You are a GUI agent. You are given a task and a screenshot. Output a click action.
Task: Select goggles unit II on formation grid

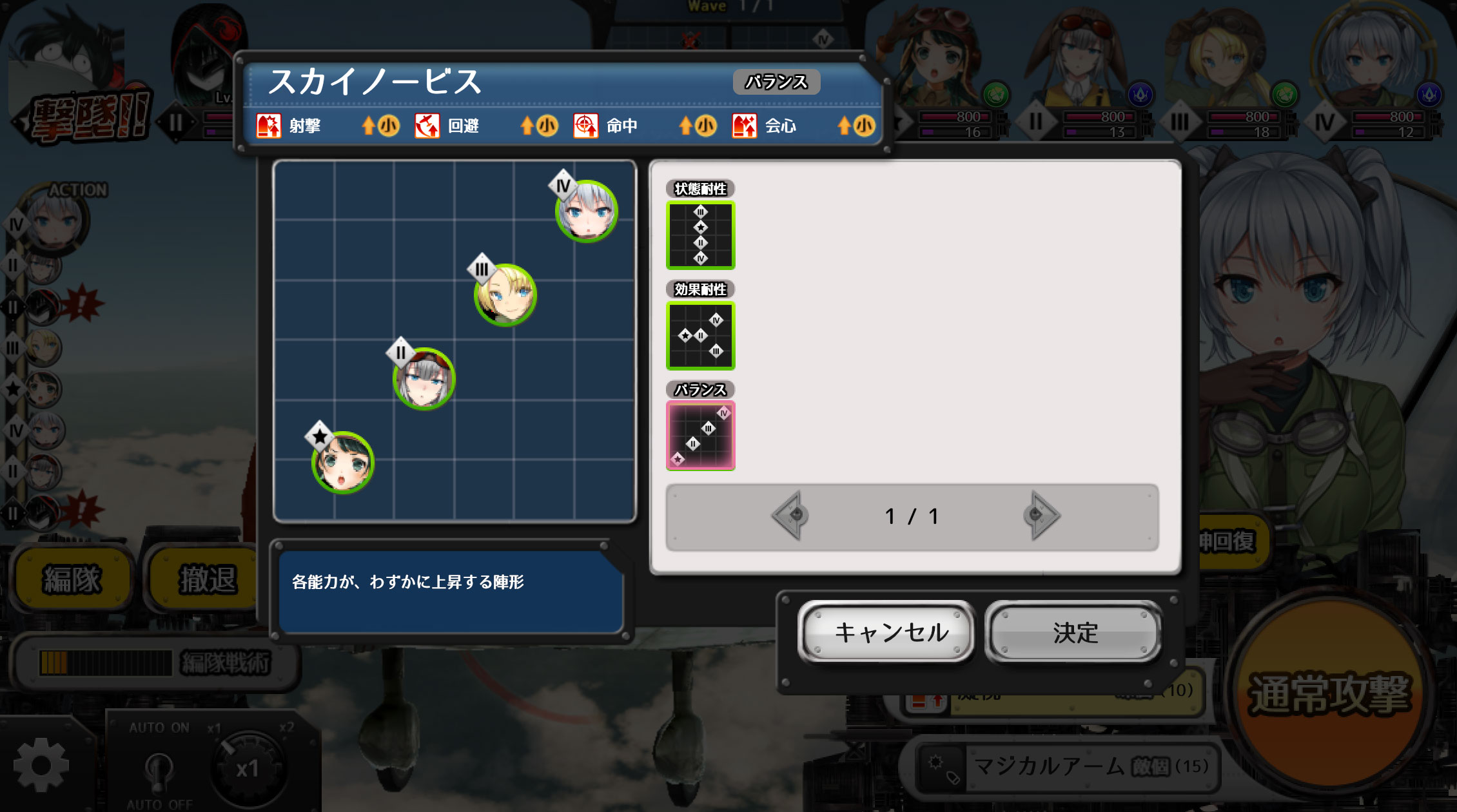point(424,379)
